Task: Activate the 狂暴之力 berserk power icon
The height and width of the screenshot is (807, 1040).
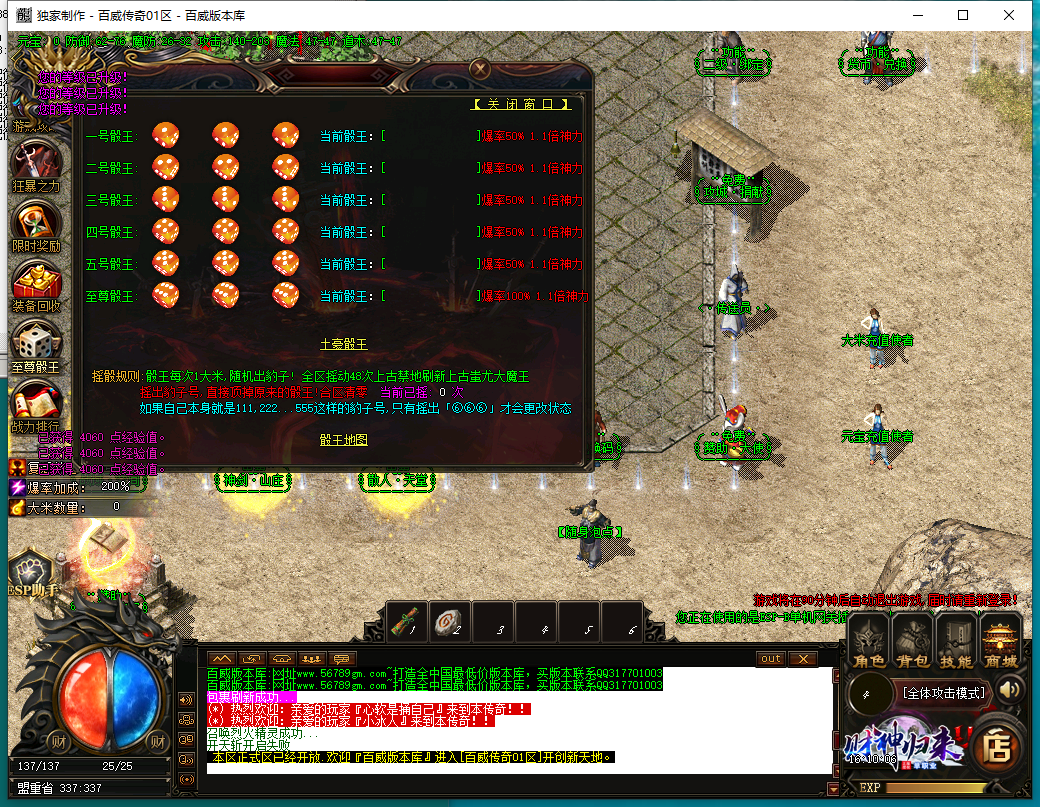Action: tap(36, 164)
